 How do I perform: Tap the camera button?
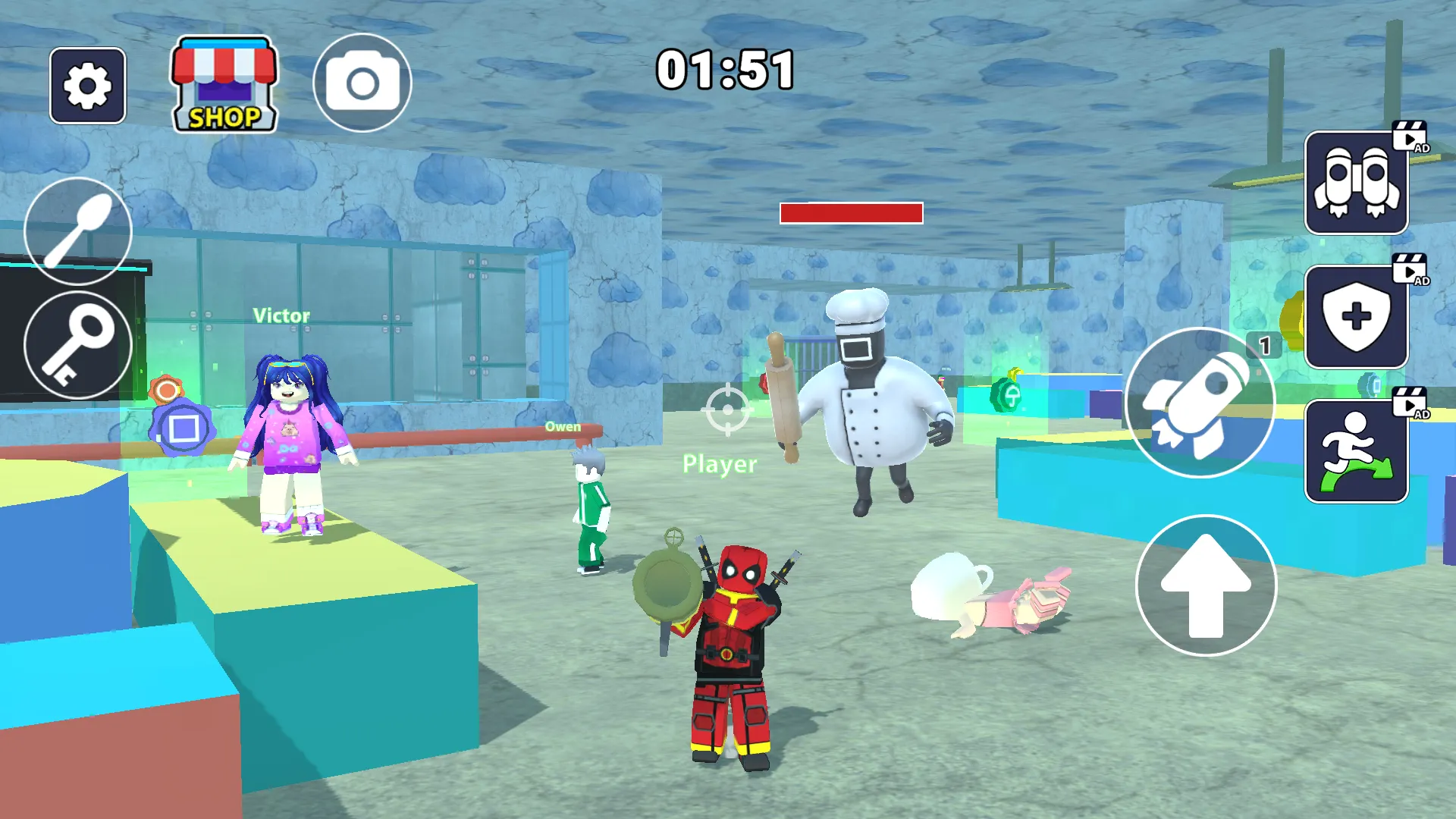(362, 83)
